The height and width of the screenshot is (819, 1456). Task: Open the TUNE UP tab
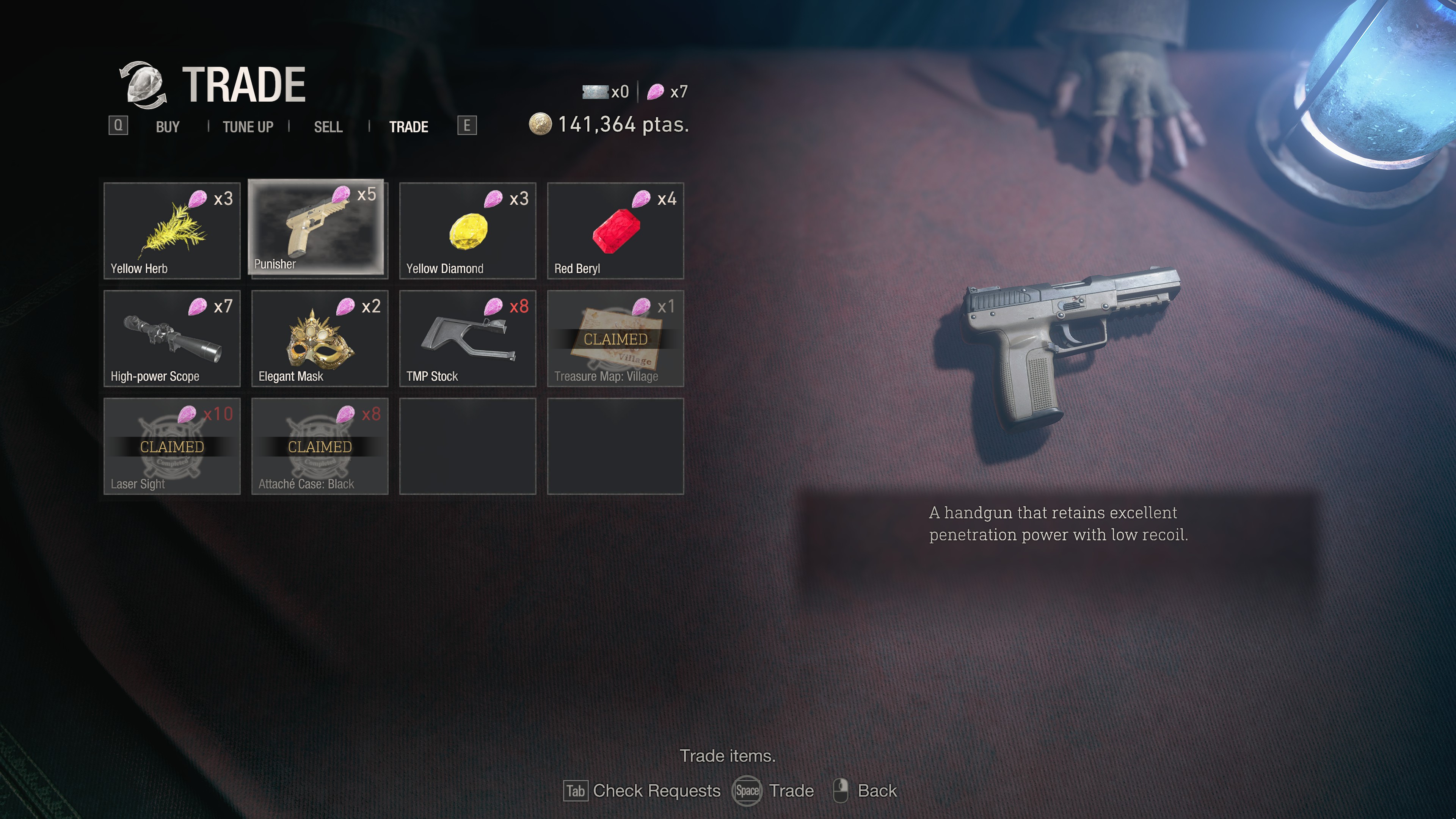(x=248, y=127)
